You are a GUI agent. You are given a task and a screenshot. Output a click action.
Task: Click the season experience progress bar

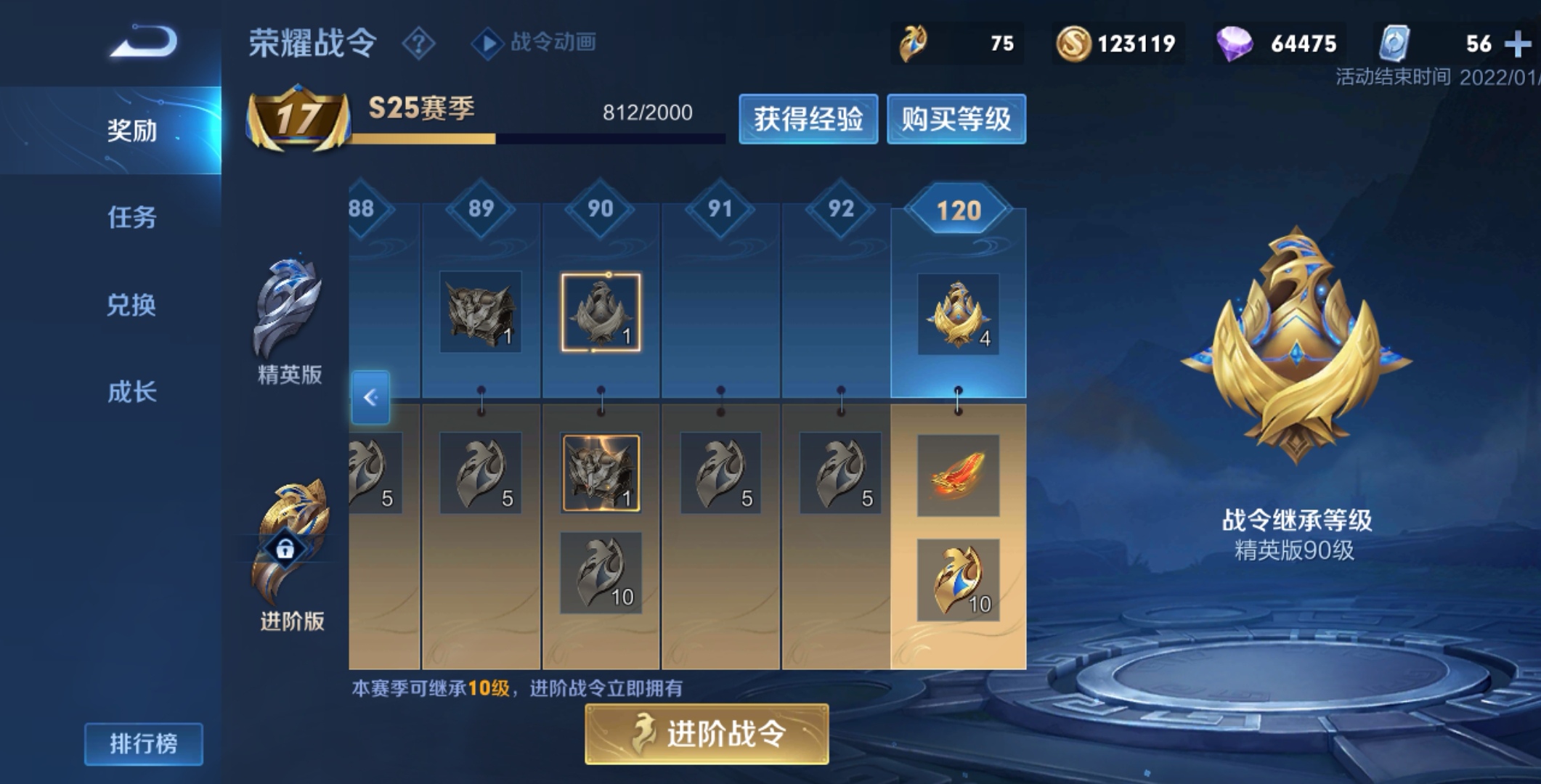click(x=537, y=139)
